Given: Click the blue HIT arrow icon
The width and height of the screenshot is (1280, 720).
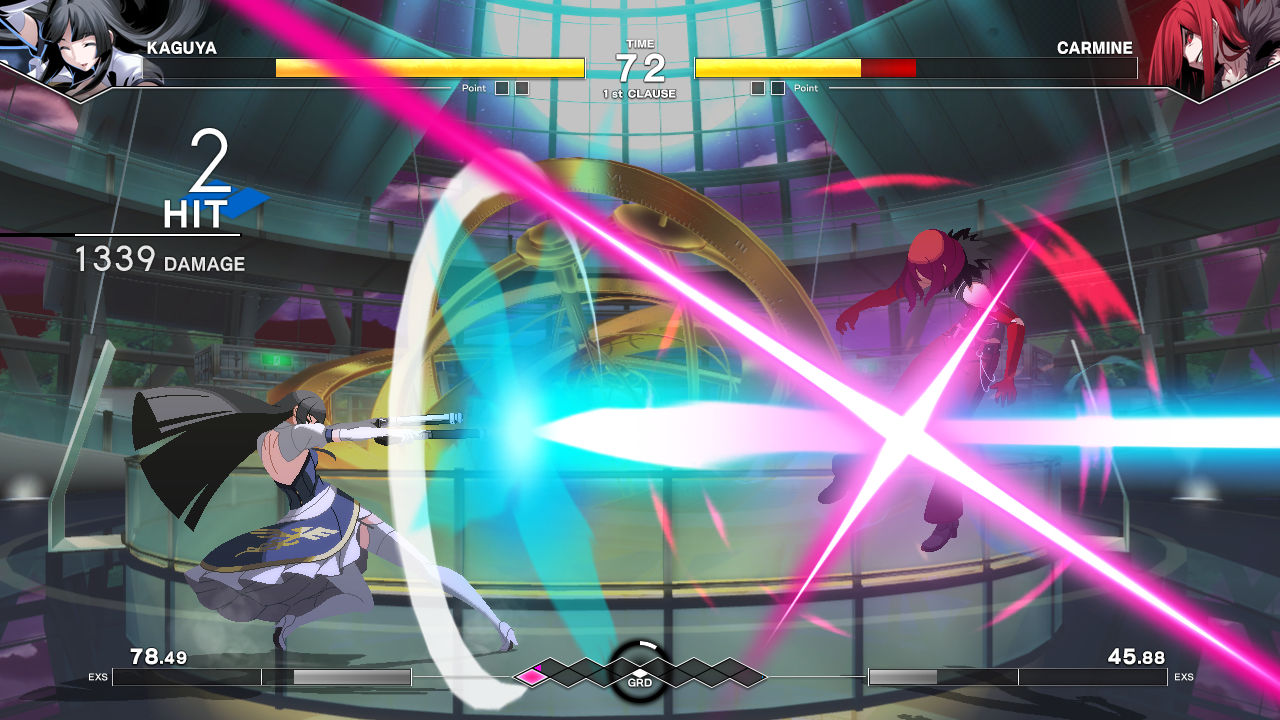Looking at the screenshot, I should (246, 205).
